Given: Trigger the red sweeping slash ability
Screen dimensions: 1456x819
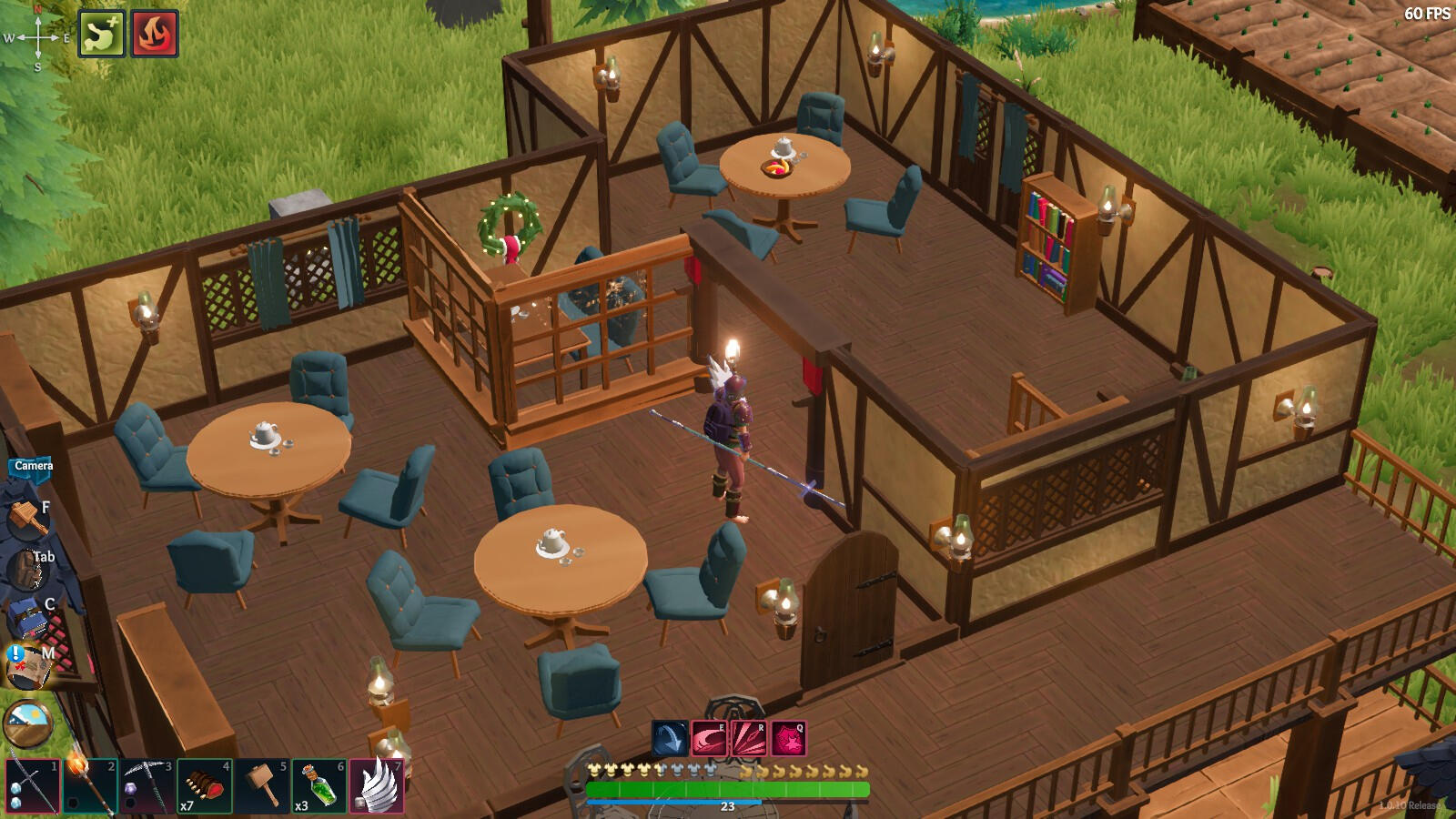Looking at the screenshot, I should (709, 739).
